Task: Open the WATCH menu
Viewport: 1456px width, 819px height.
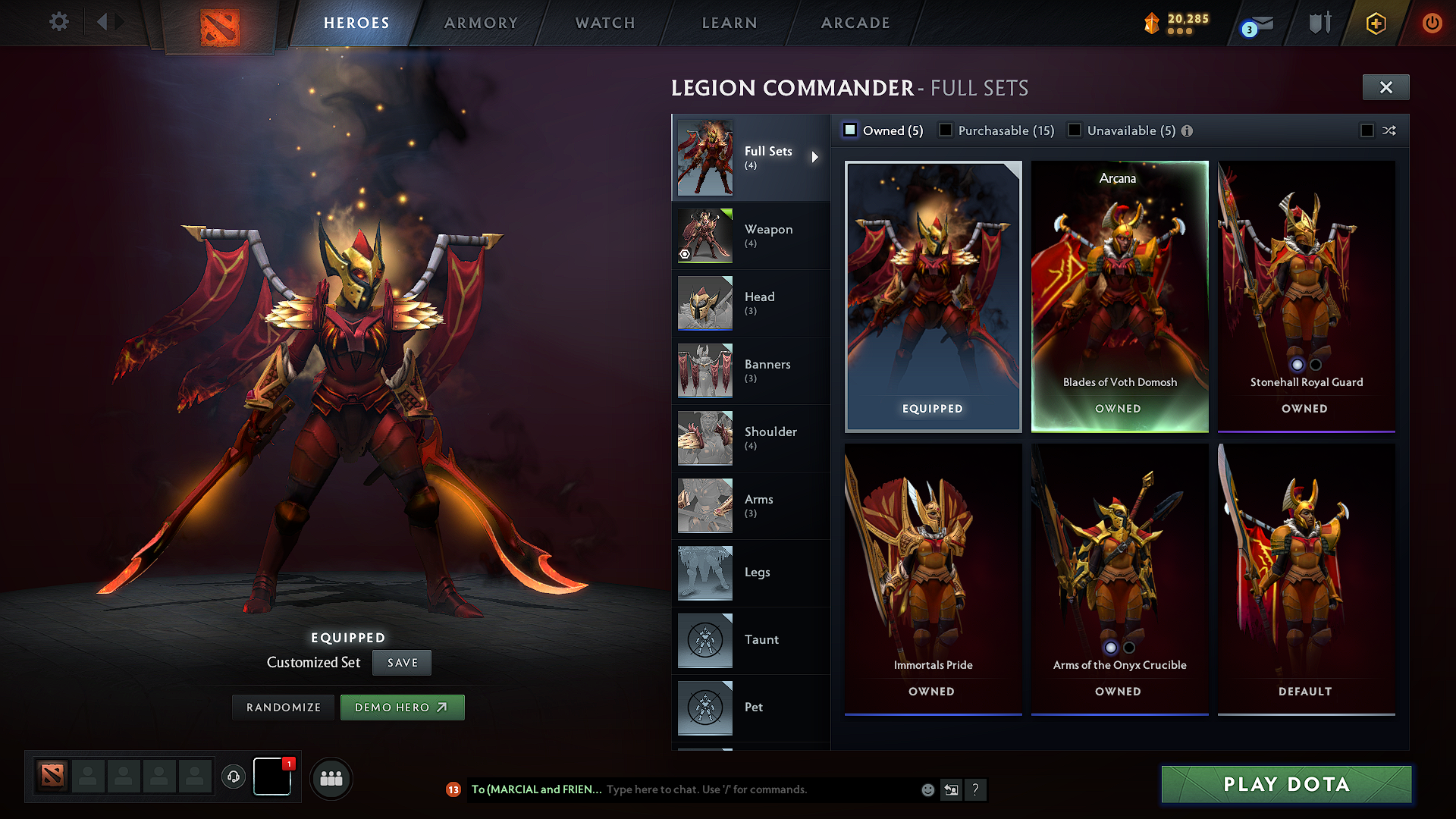Action: coord(604,23)
